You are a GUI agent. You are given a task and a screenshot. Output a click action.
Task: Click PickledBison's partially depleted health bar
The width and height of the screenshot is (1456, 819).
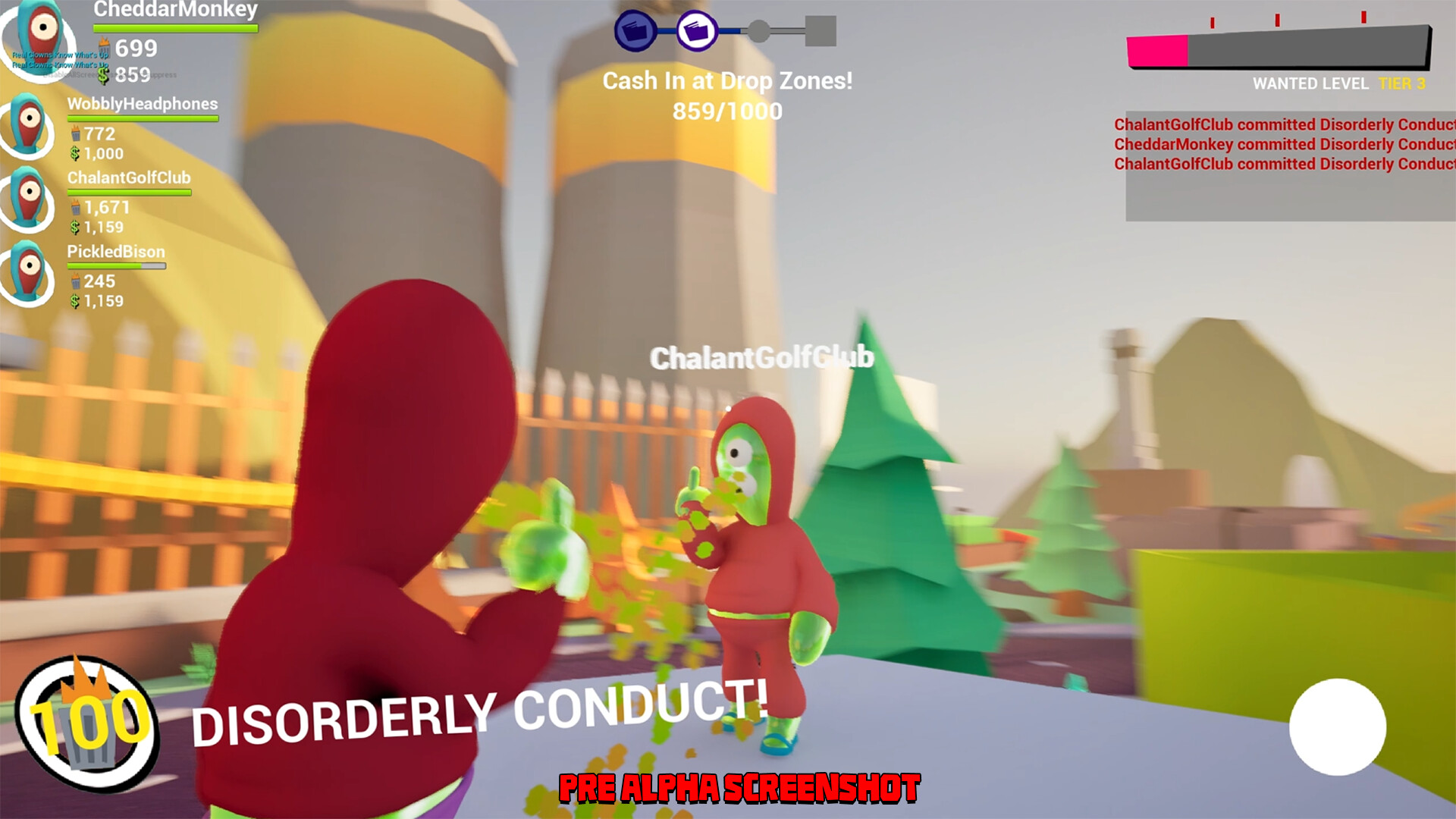tap(118, 265)
